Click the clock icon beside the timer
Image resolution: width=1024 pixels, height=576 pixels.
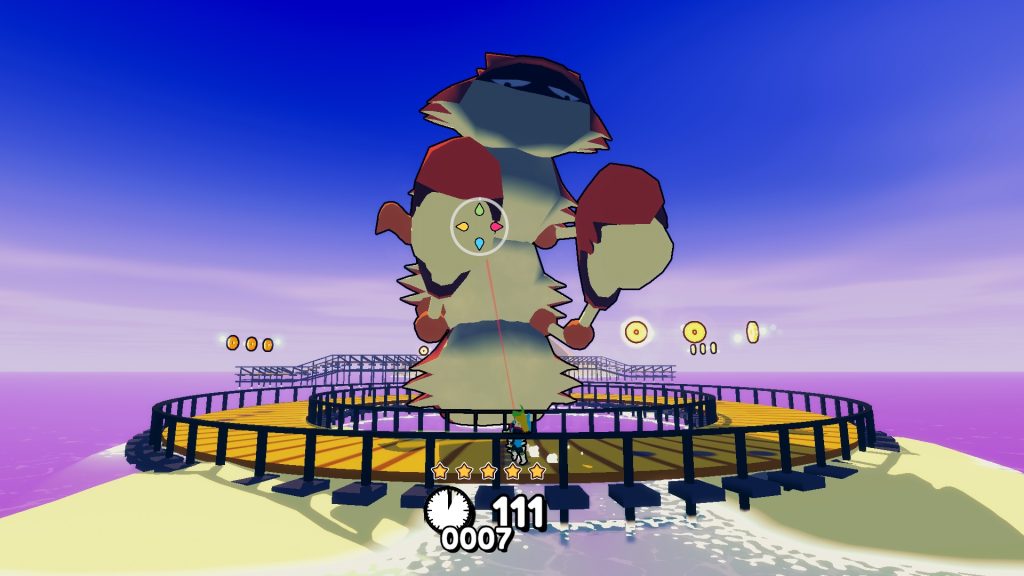(449, 509)
